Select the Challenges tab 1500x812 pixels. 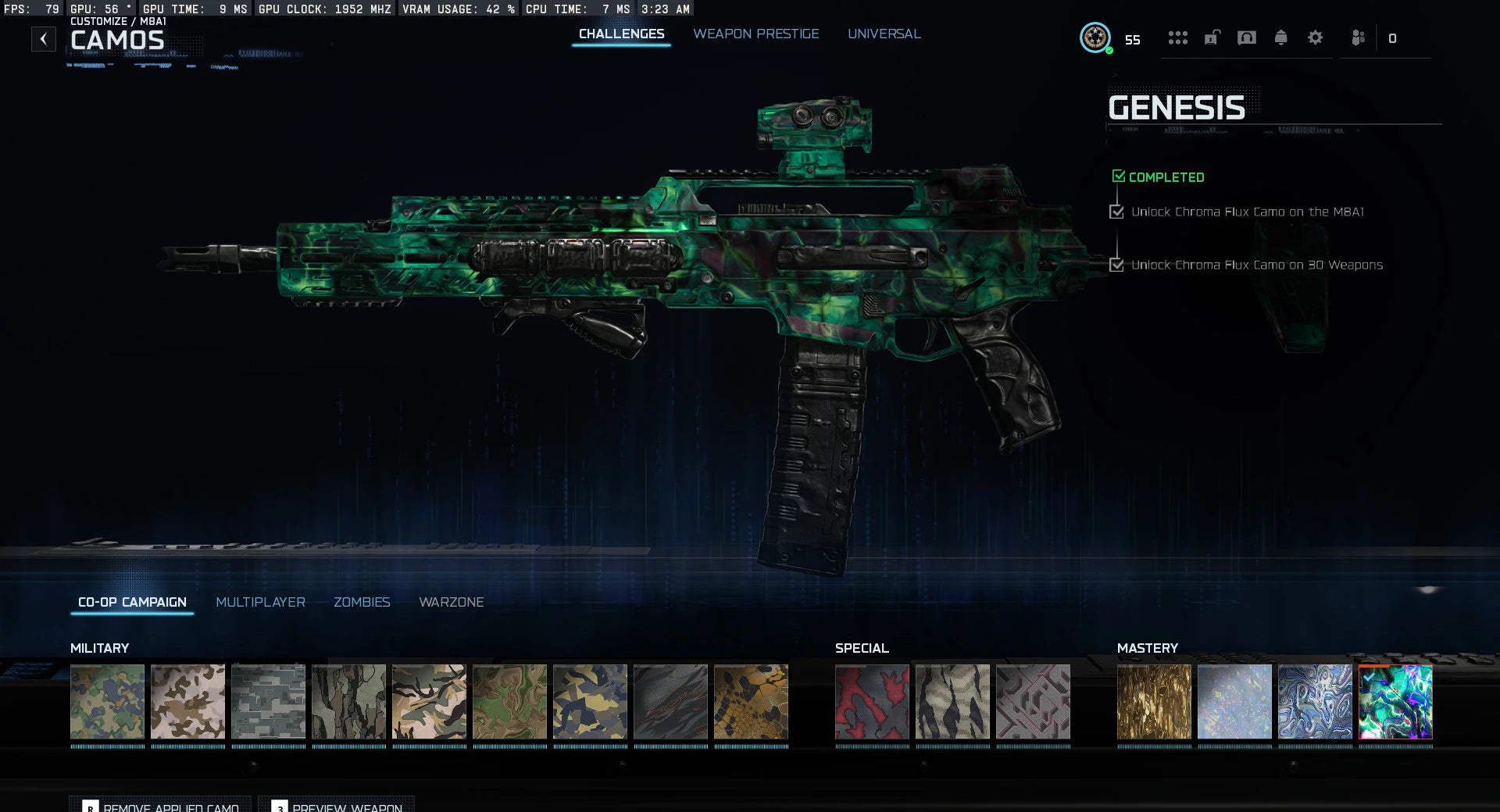[621, 34]
